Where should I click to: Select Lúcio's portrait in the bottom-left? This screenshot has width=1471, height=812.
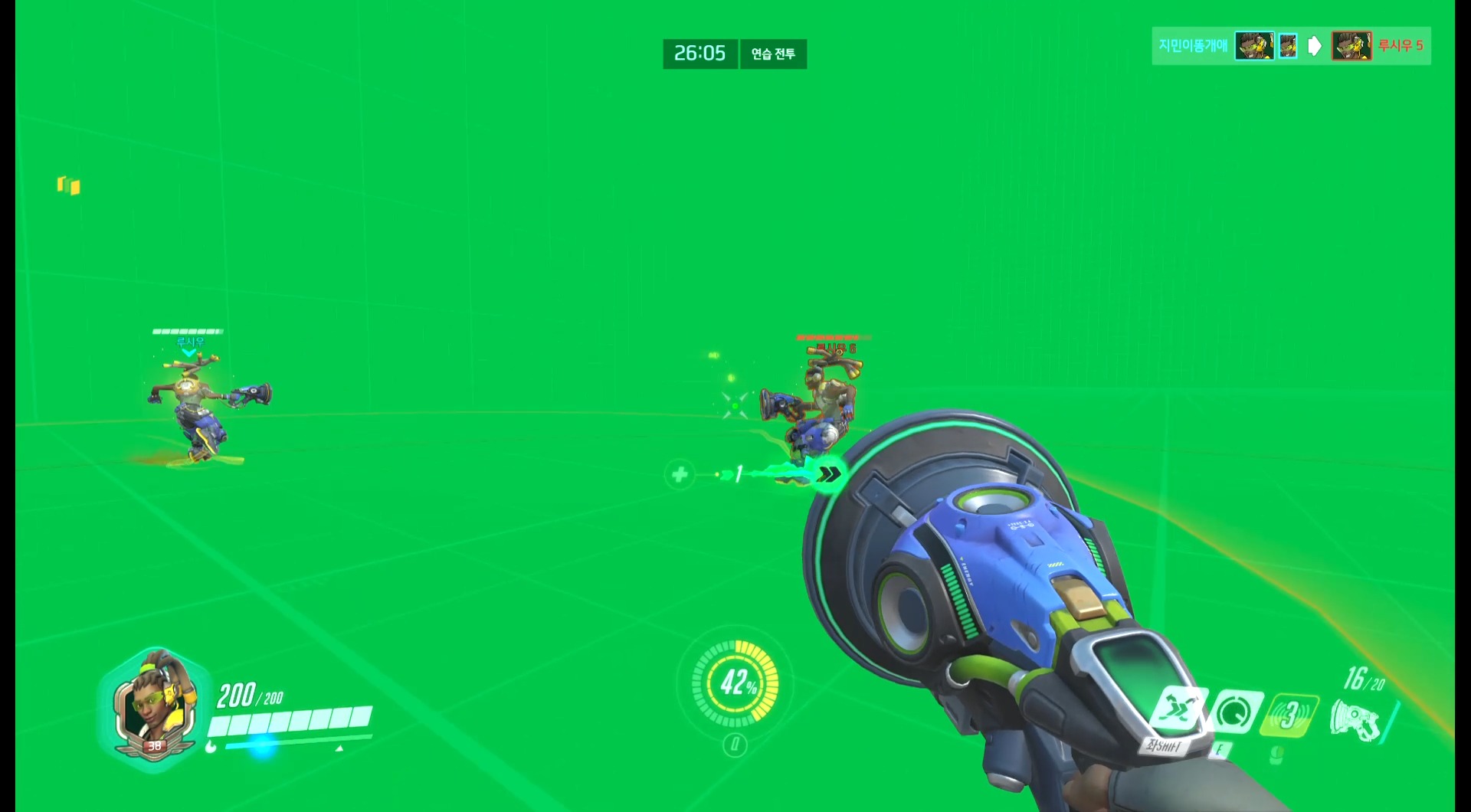(156, 706)
